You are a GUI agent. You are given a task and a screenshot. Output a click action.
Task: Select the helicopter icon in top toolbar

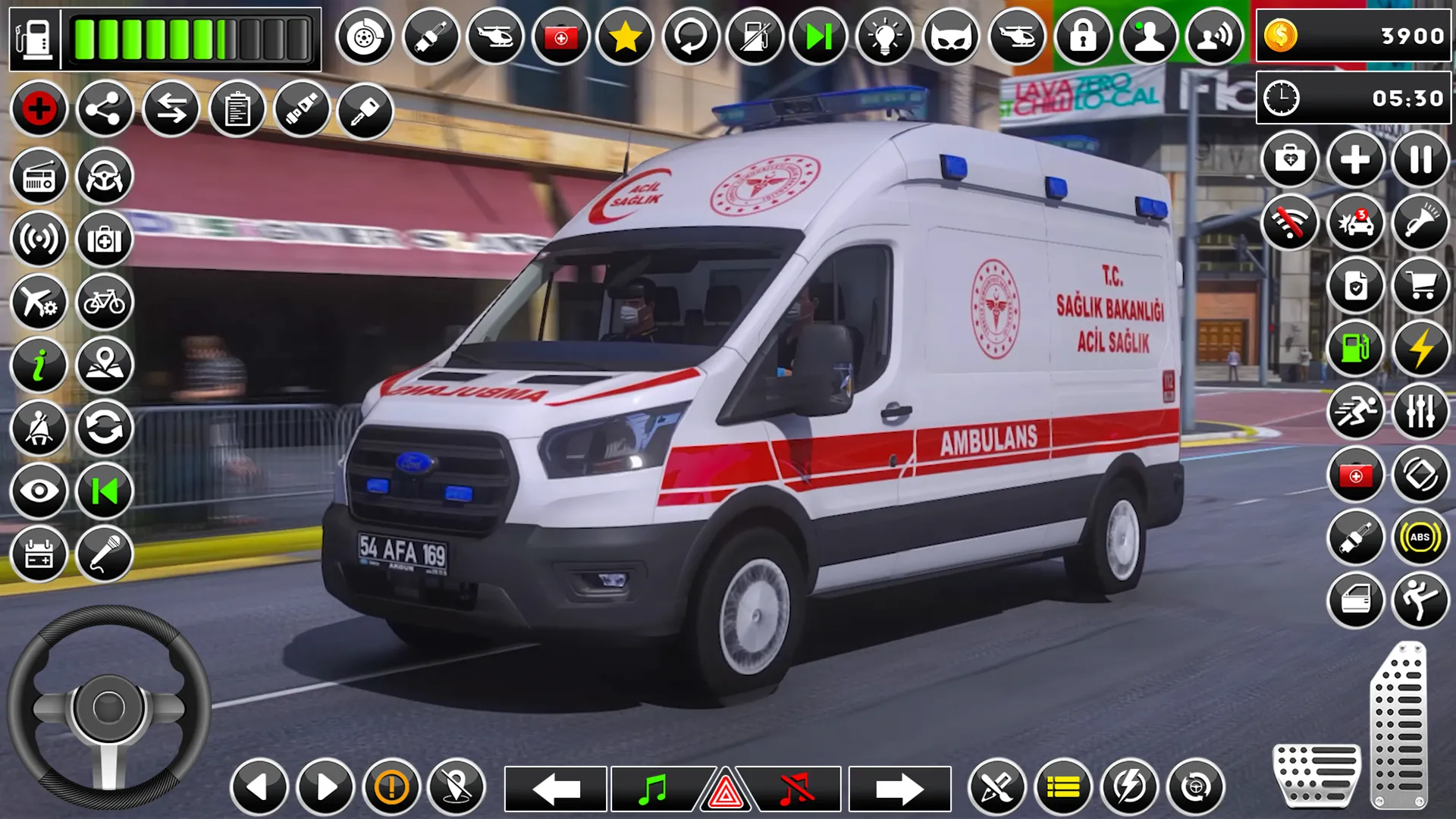point(496,35)
